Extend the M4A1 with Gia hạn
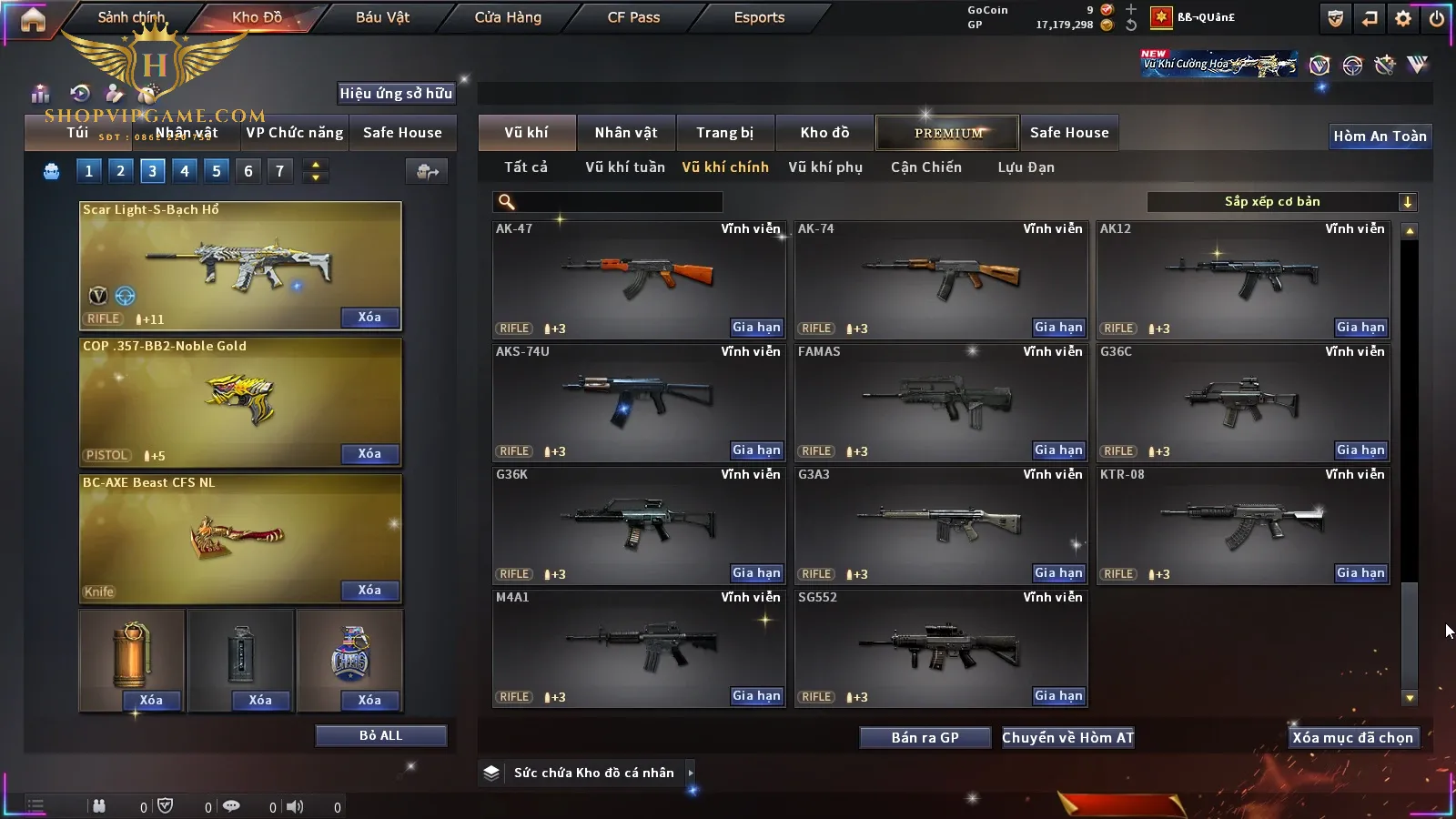Viewport: 1456px width, 819px height. pos(756,696)
